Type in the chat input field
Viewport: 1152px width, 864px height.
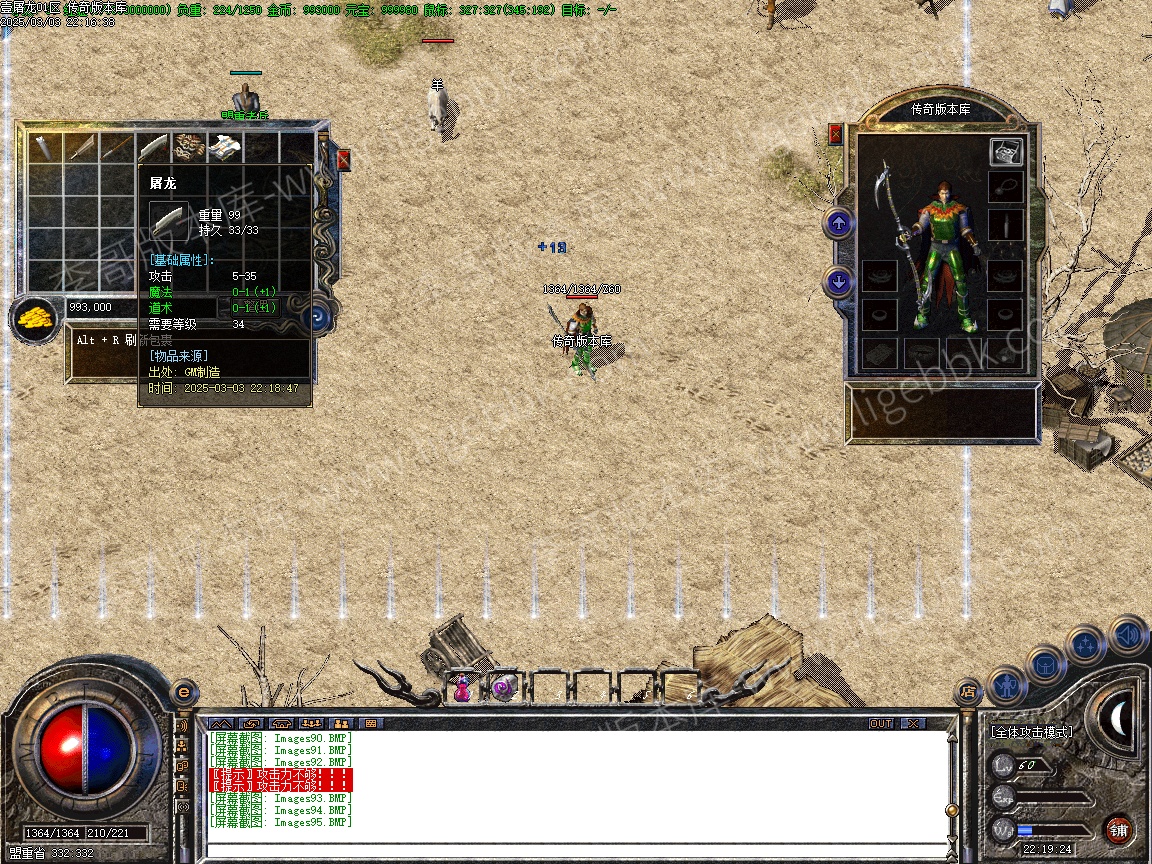(x=575, y=851)
